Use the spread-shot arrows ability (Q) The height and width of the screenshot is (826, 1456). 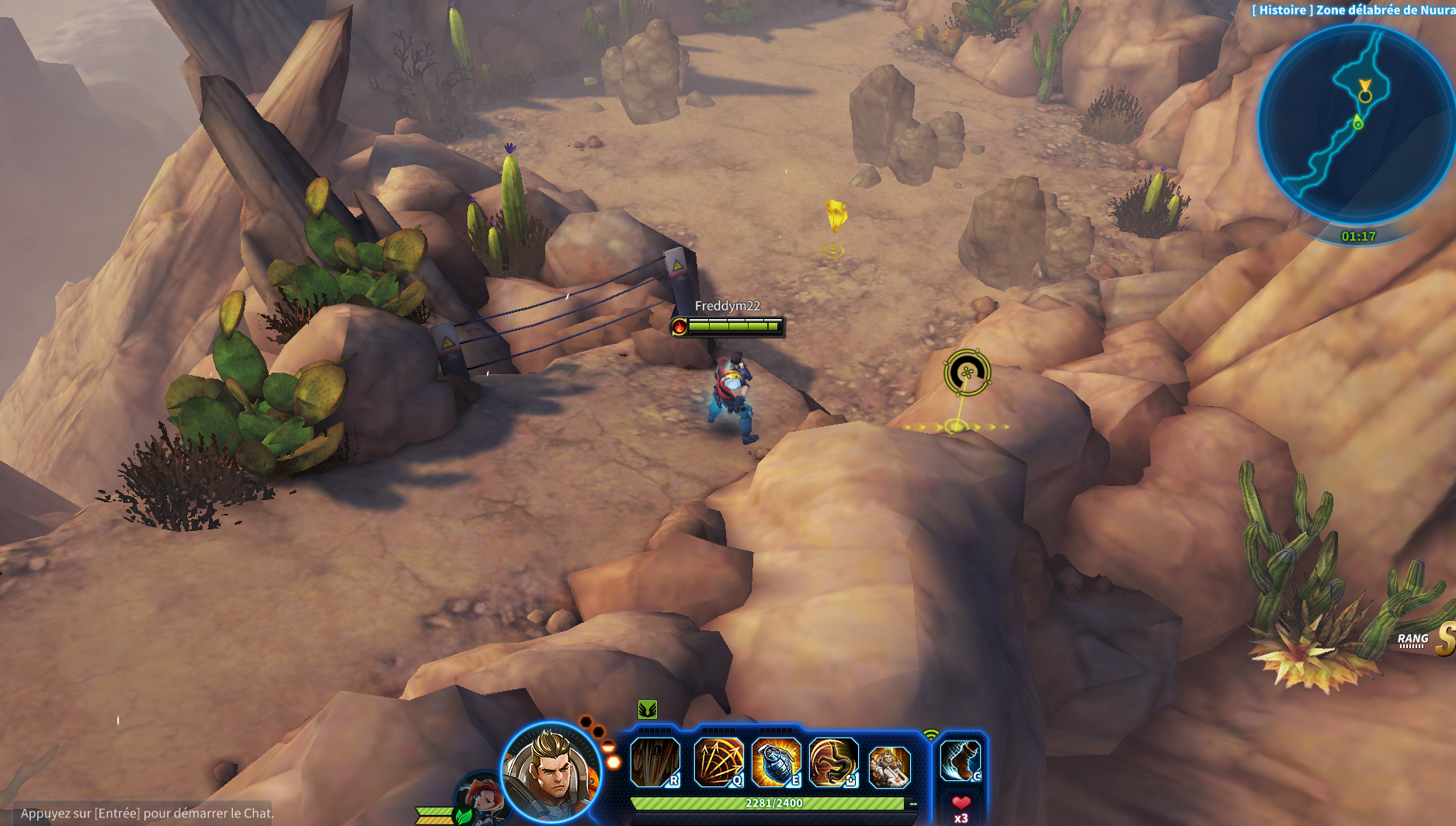pos(718,762)
